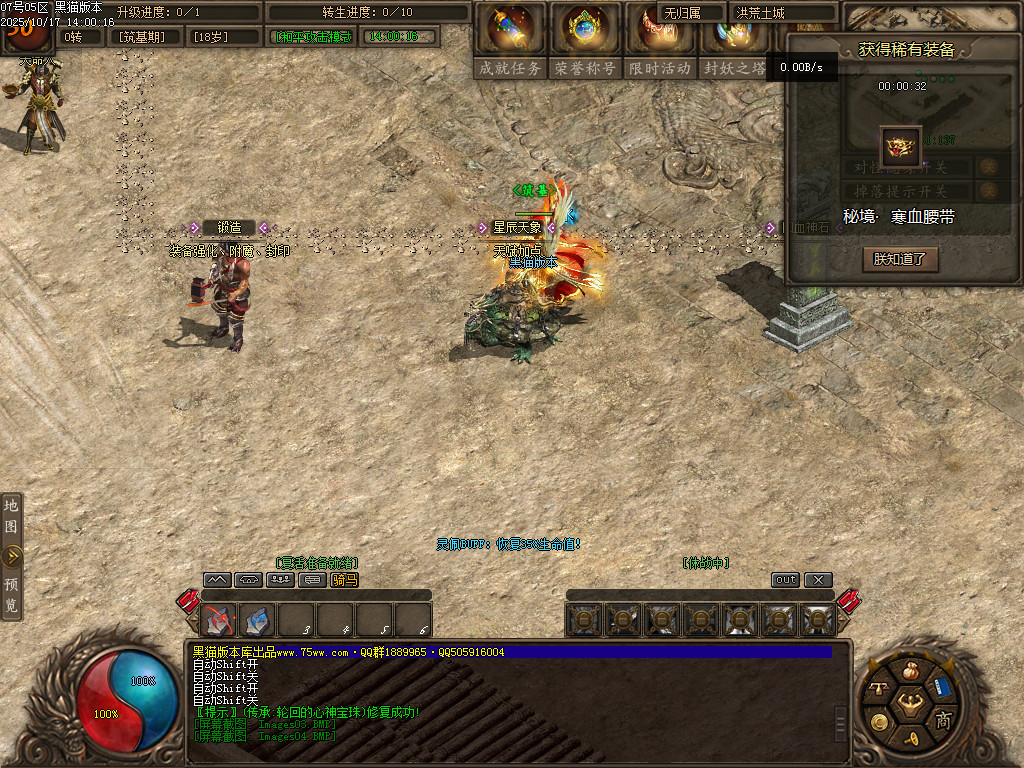The image size is (1024, 768).
Task: Open the balance scale trade icon
Action: [878, 688]
